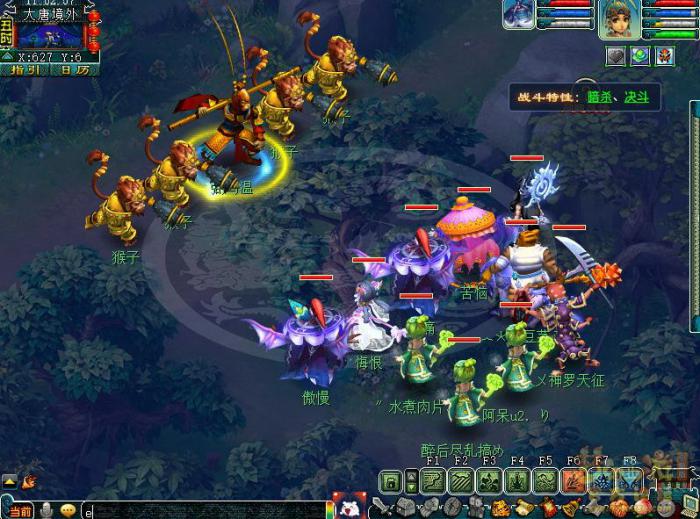Activate the F3 skill slot
This screenshot has width=700, height=519.
(x=489, y=481)
